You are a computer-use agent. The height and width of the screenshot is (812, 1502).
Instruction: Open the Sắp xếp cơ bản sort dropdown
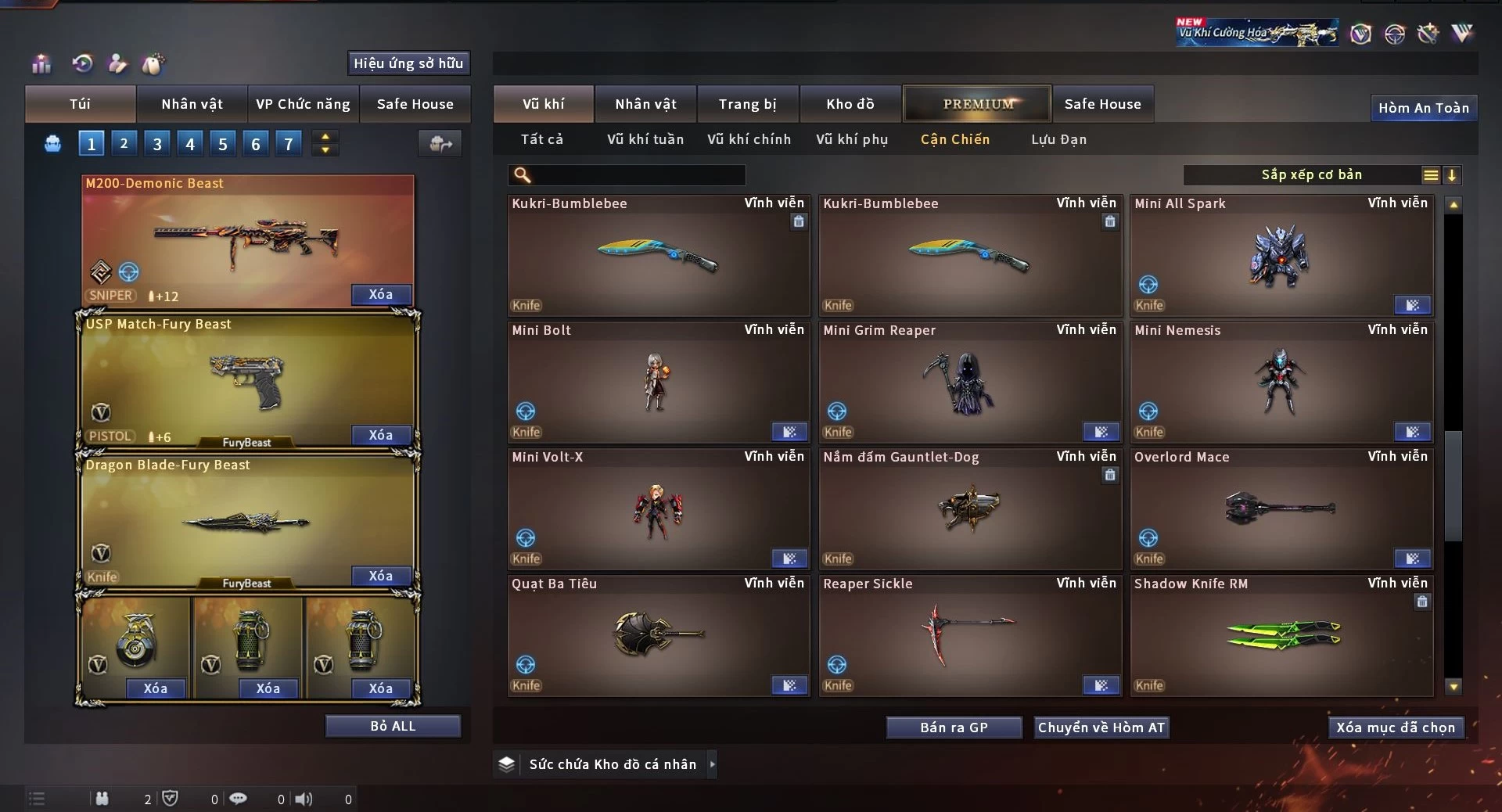tap(1310, 175)
